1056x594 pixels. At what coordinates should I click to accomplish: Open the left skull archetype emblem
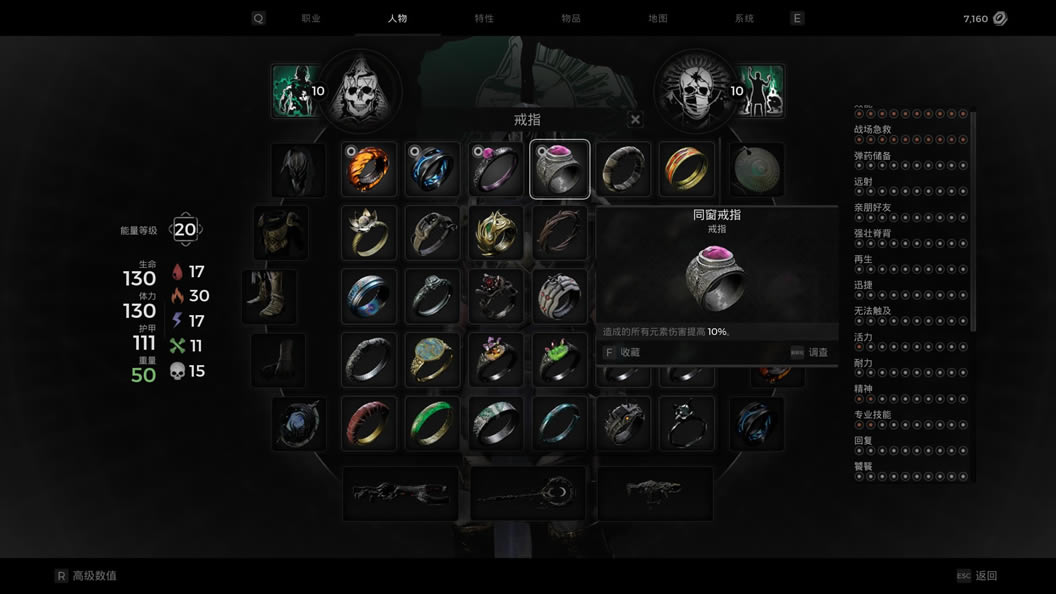point(359,92)
